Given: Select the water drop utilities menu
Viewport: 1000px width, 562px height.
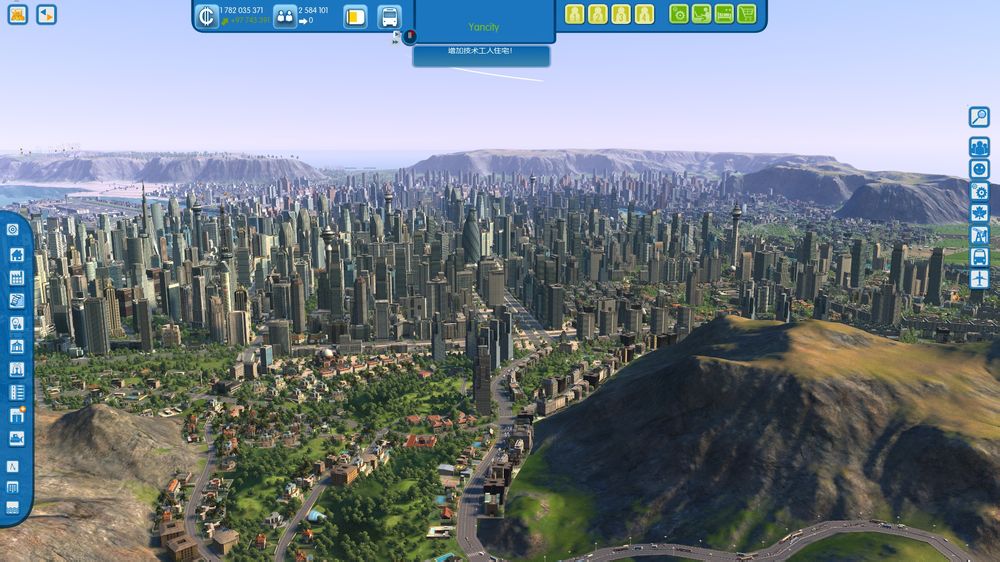Looking at the screenshot, I should click(x=16, y=323).
